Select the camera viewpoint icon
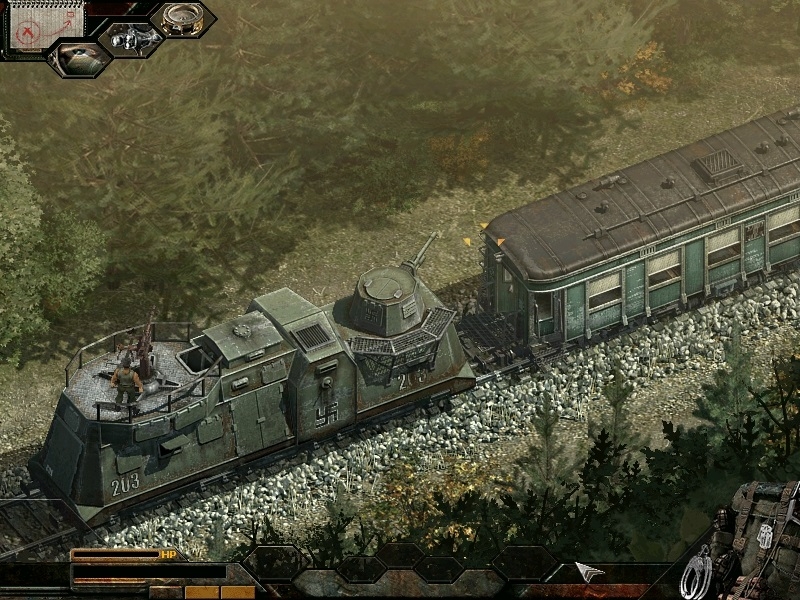This screenshot has height=600, width=800. pyautogui.click(x=130, y=40)
